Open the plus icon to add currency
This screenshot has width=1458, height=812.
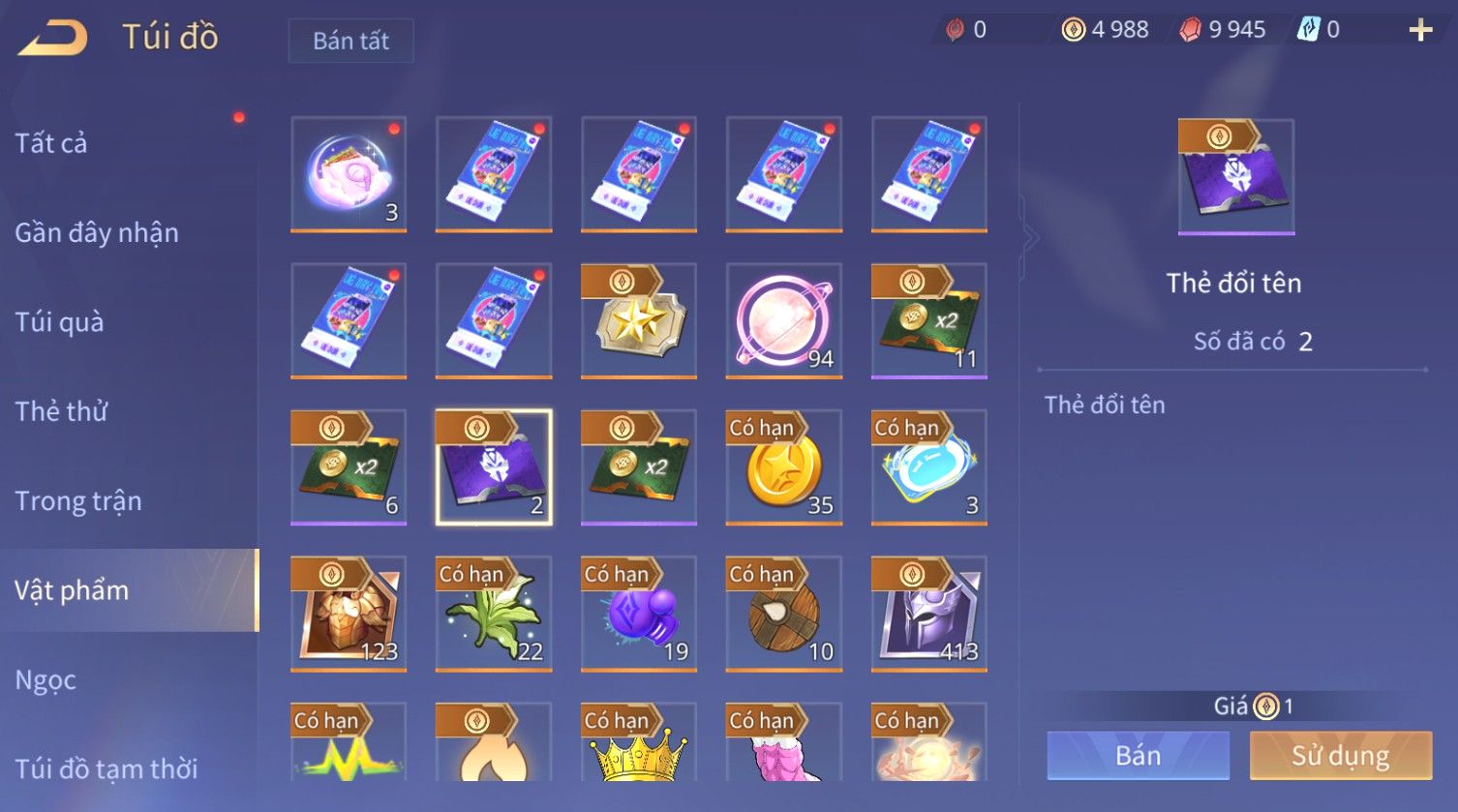tap(1419, 31)
